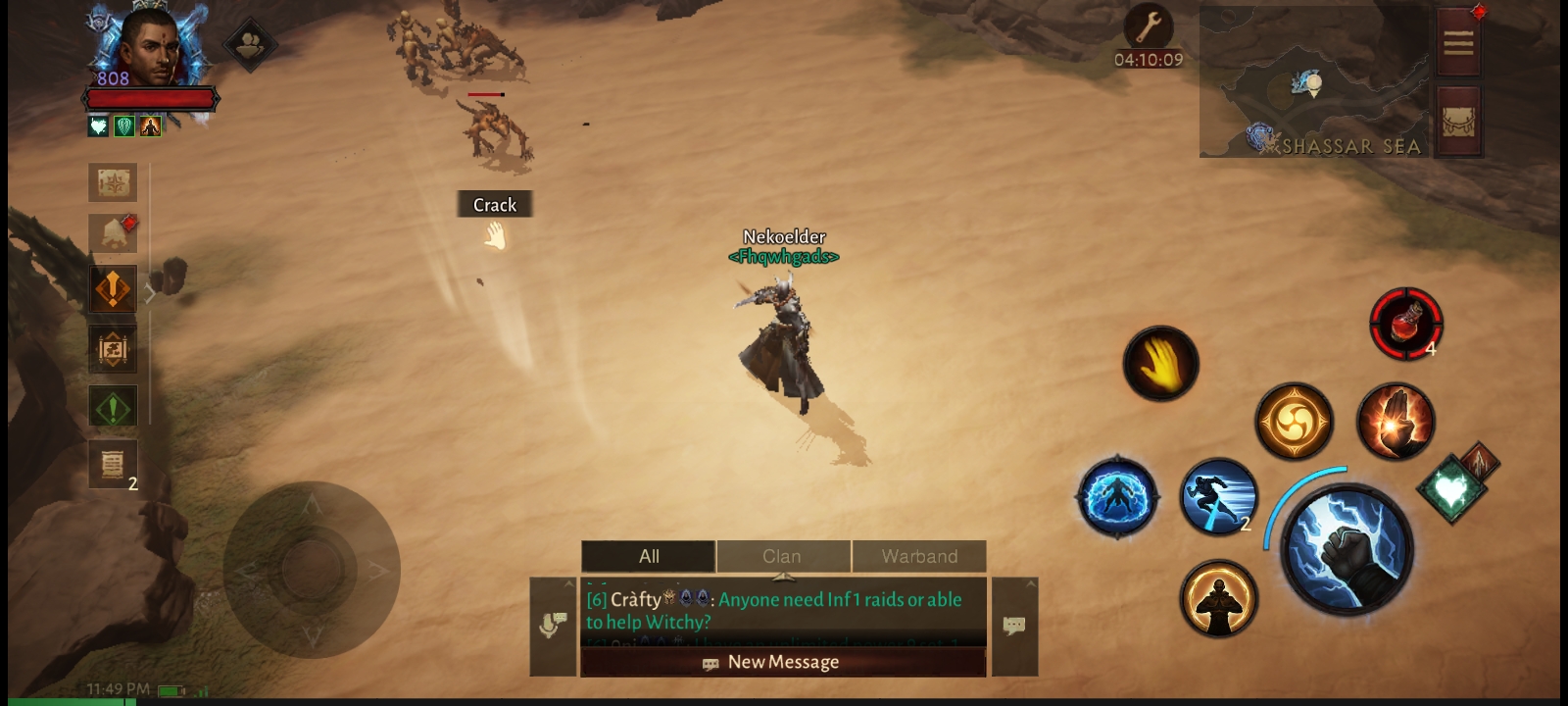Activate the fiery palm strike skill
This screenshot has width=1568, height=706.
click(x=1396, y=422)
